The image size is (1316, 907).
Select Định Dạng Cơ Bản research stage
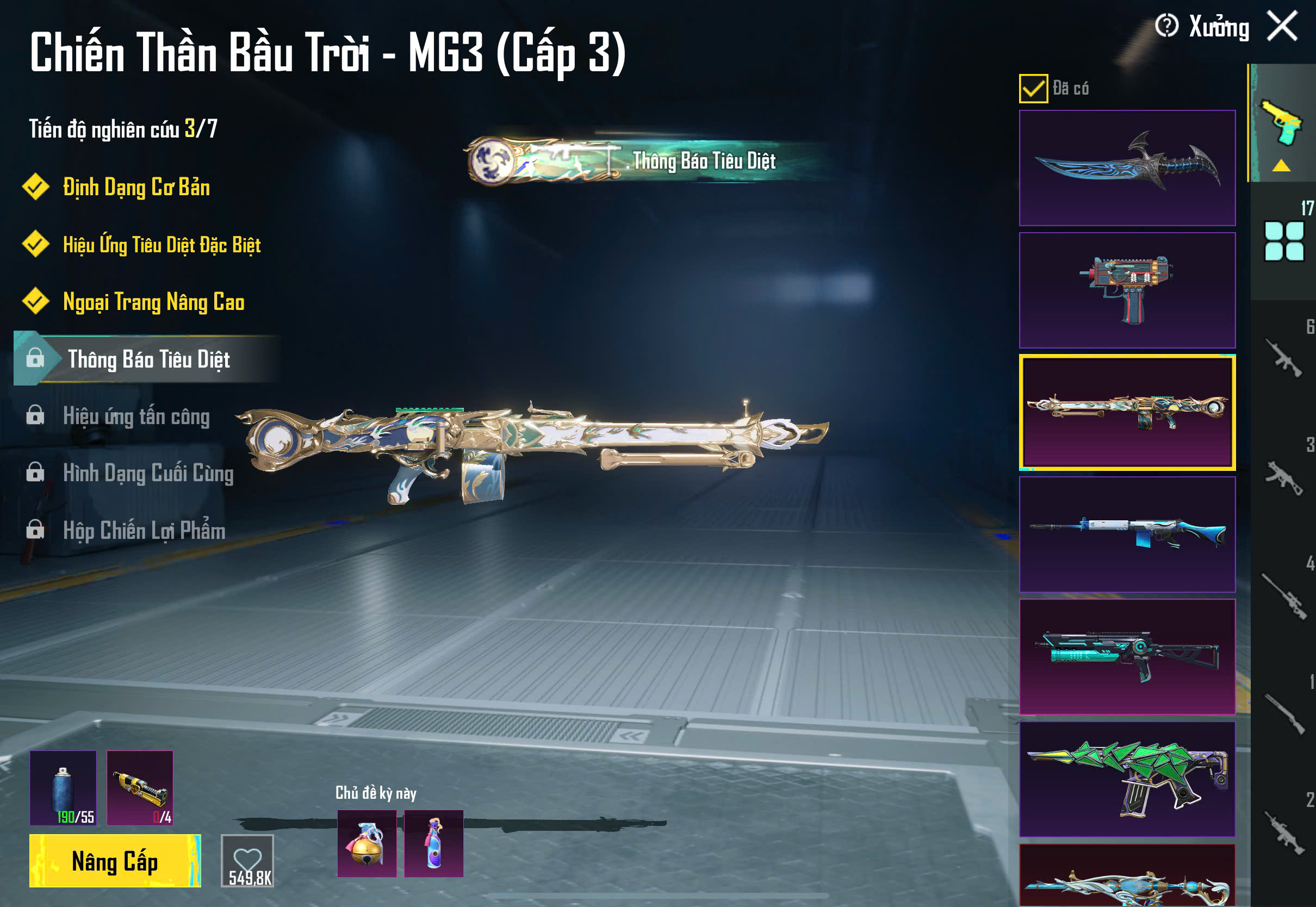136,188
